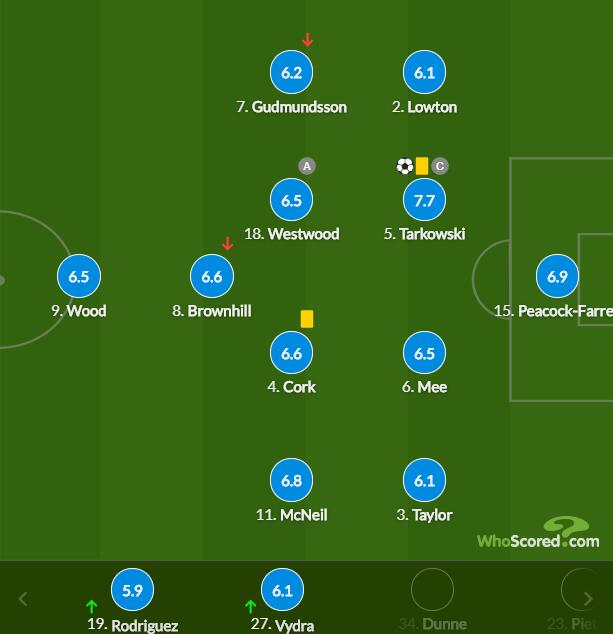613x634 pixels.
Task: Click Tarkowski's 7.7 rating circle
Action: point(424,200)
